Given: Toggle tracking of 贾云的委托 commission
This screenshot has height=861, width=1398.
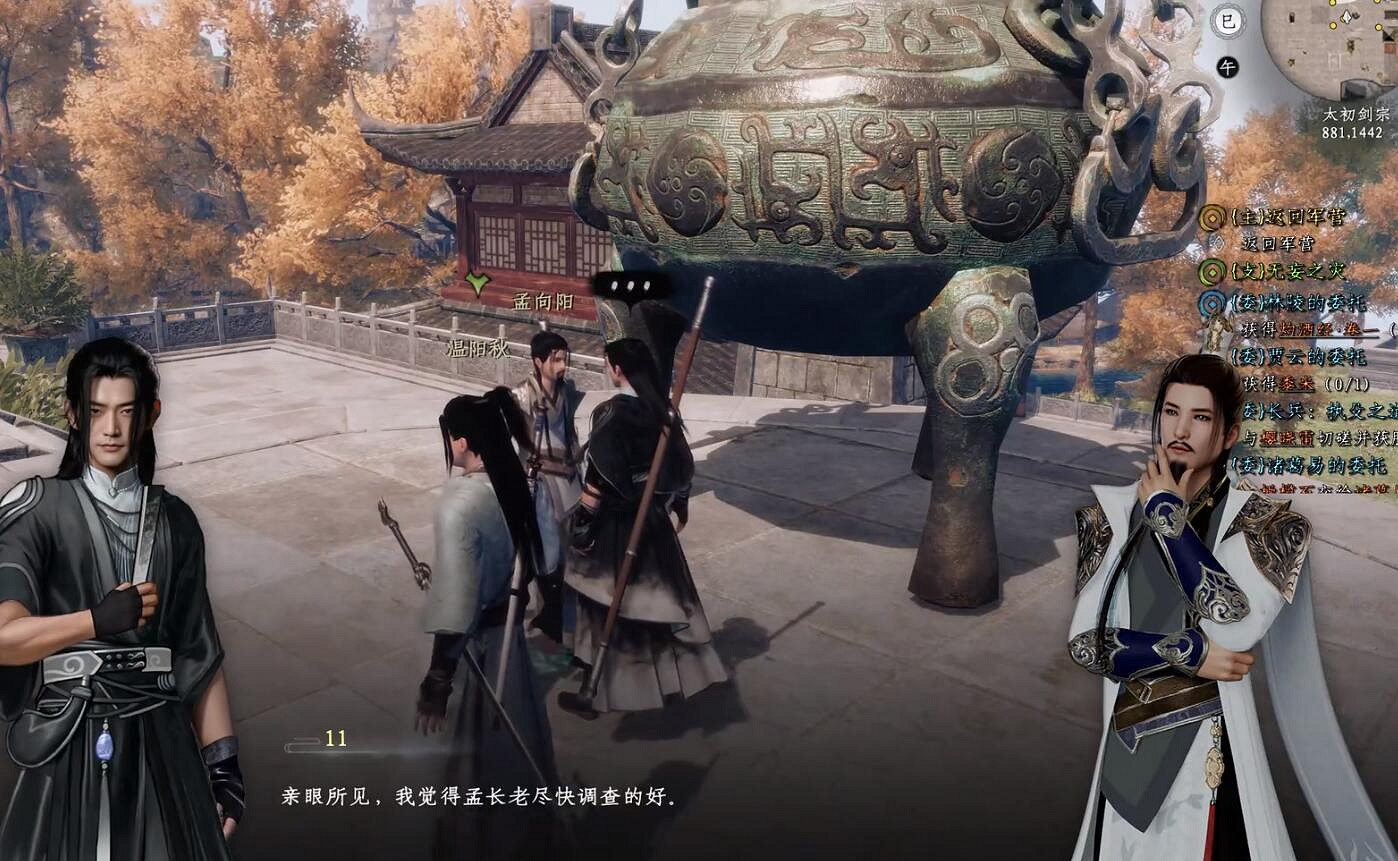Looking at the screenshot, I should point(1295,357).
